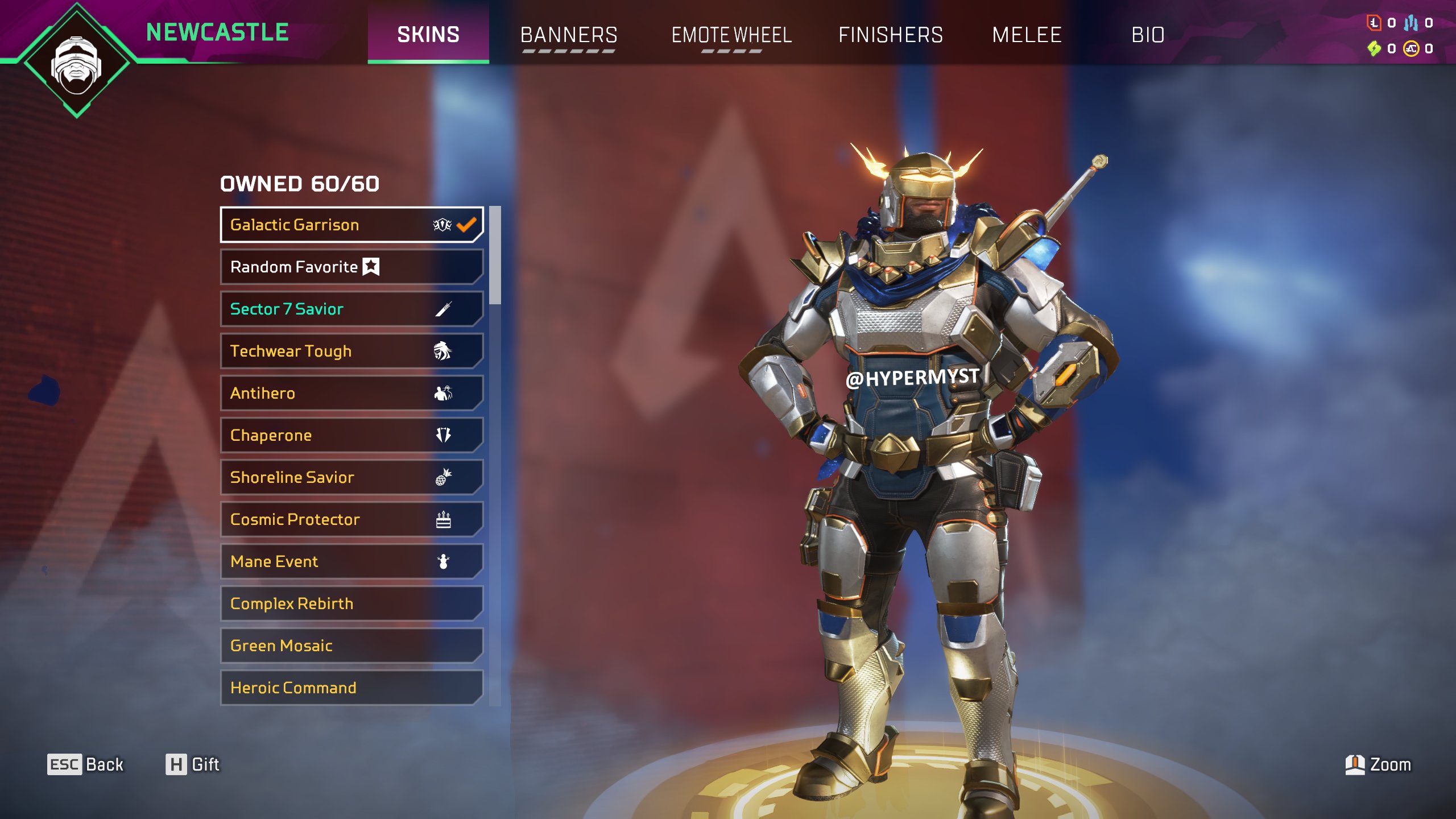Go to the Emote Wheel tab
This screenshot has width=1456, height=819.
tap(731, 35)
